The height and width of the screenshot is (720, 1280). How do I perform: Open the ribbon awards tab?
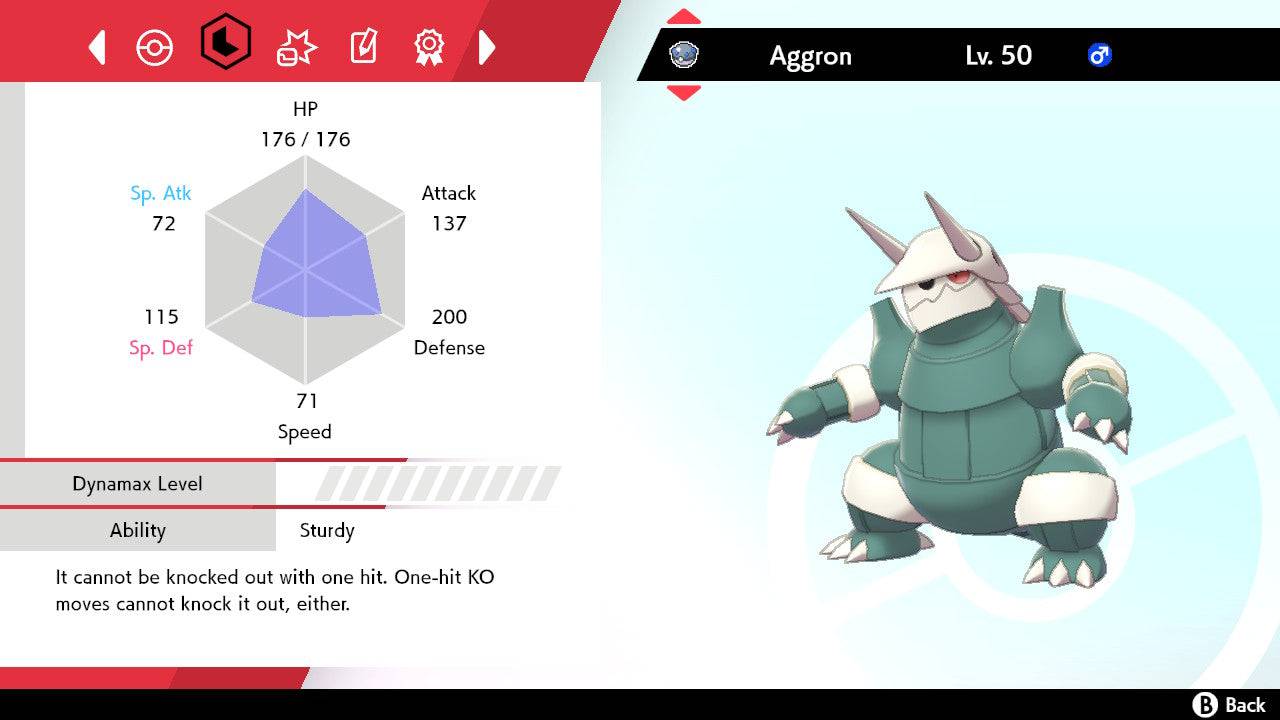(430, 46)
